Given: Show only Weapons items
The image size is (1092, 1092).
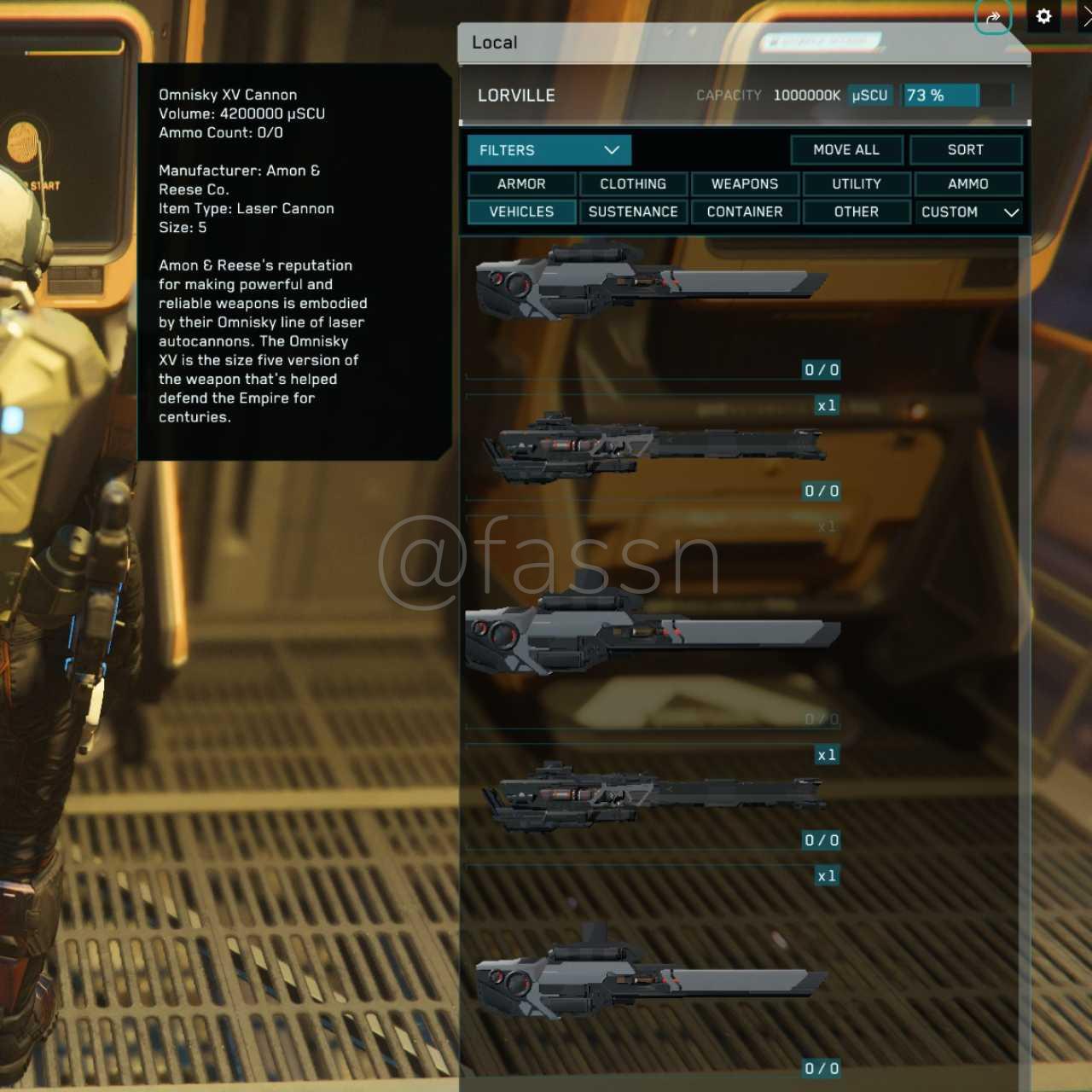Looking at the screenshot, I should point(745,184).
